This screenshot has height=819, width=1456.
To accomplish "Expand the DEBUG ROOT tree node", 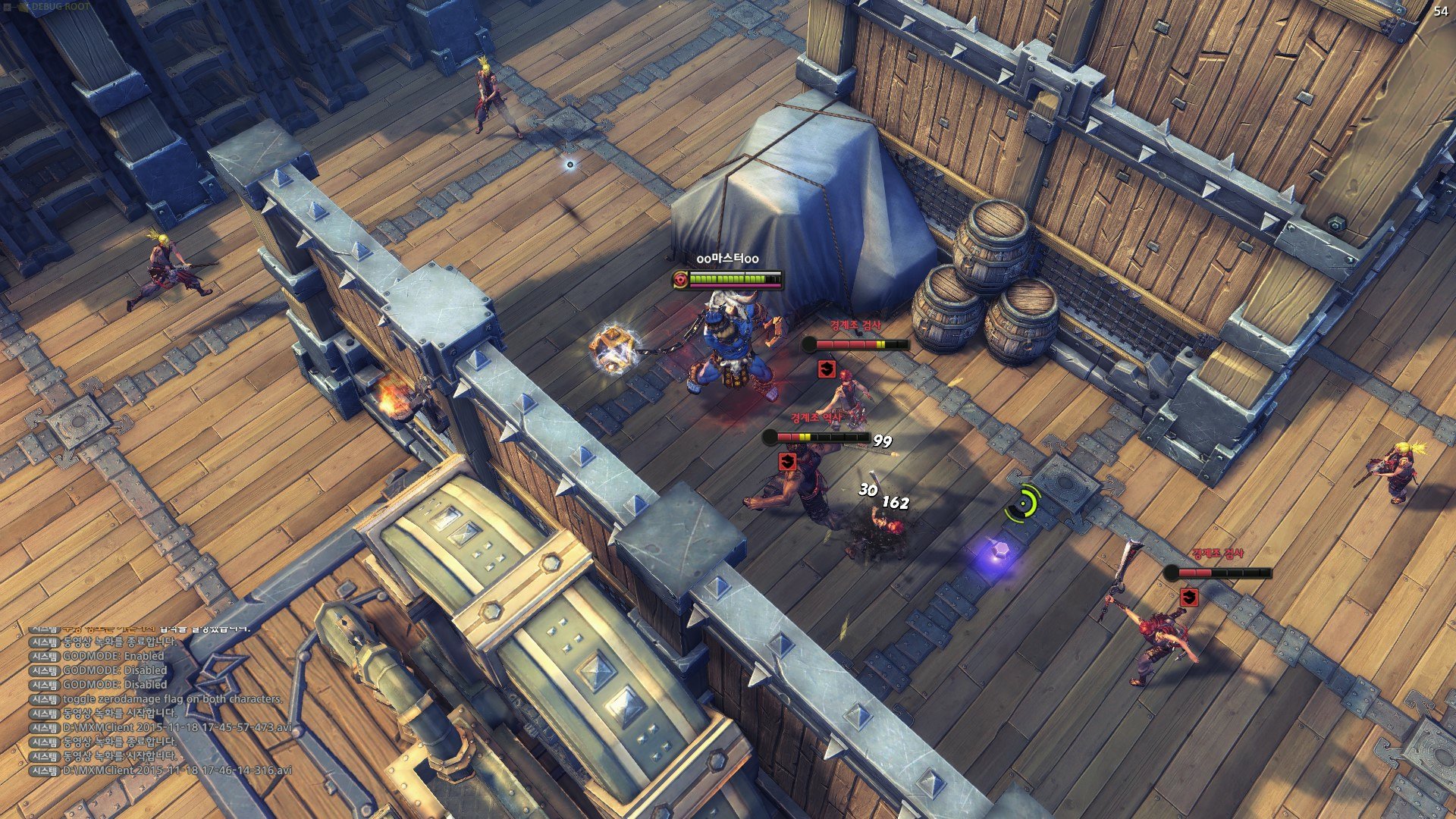I will tap(8, 7).
